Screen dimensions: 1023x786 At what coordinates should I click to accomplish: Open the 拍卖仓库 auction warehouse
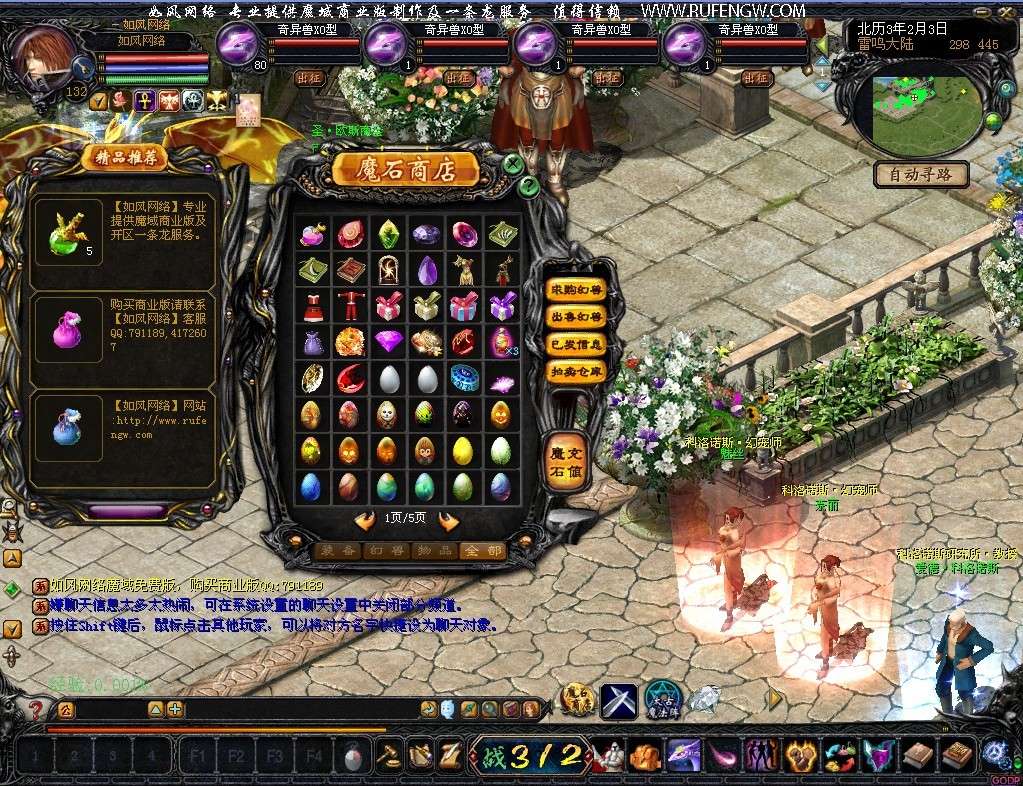[x=577, y=371]
